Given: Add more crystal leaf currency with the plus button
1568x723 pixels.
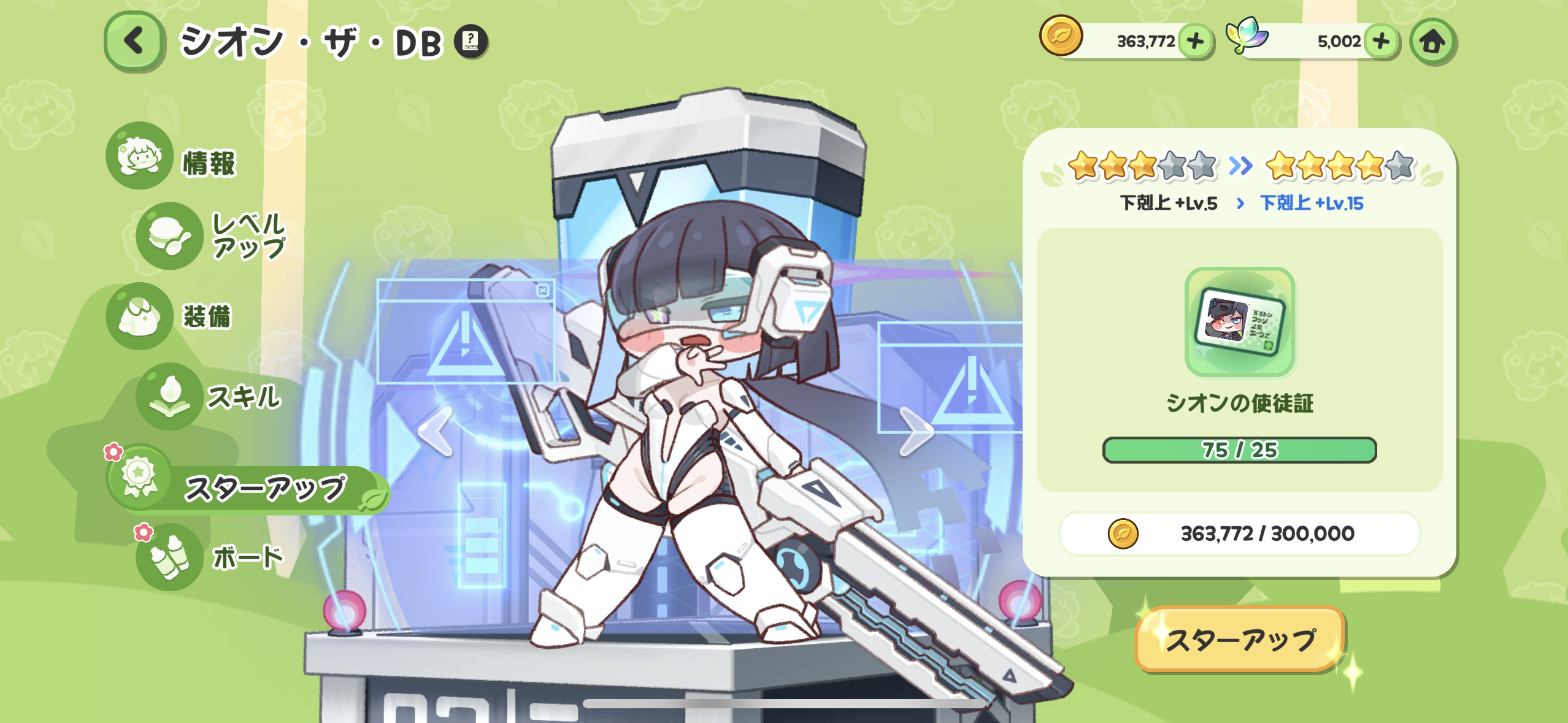Looking at the screenshot, I should point(1382,42).
